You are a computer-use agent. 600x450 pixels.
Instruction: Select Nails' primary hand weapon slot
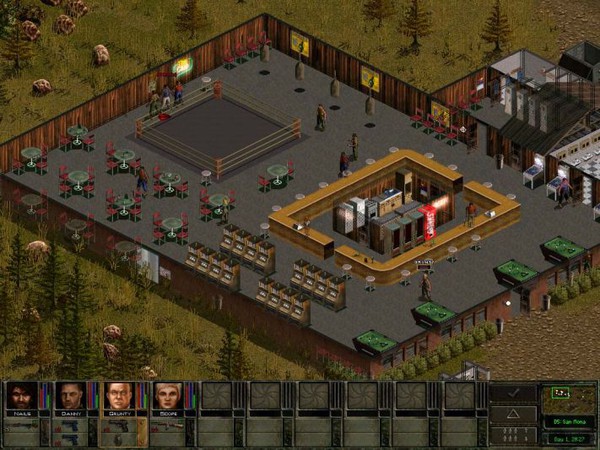point(22,425)
